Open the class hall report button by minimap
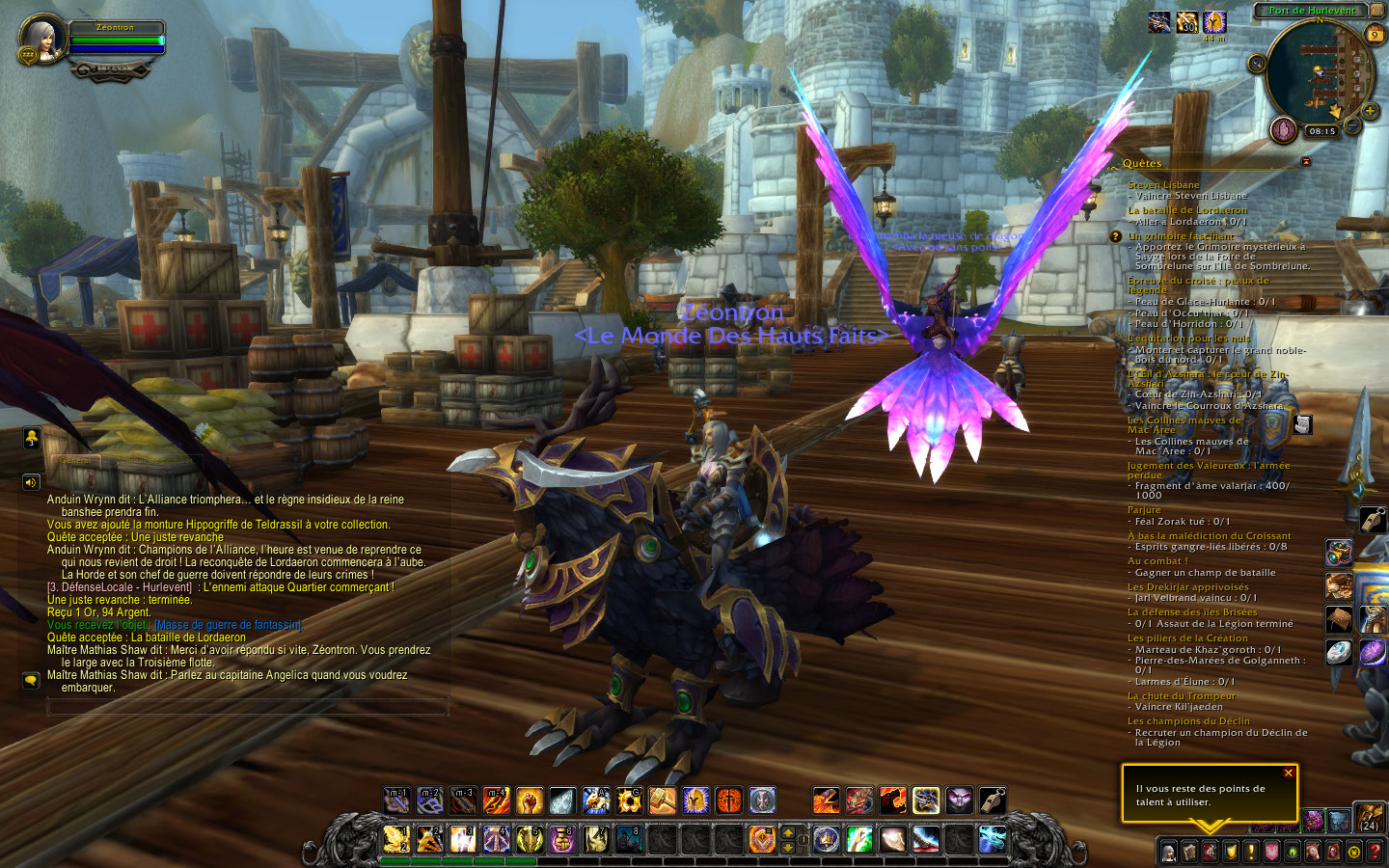The image size is (1389, 868). pyautogui.click(x=1283, y=129)
